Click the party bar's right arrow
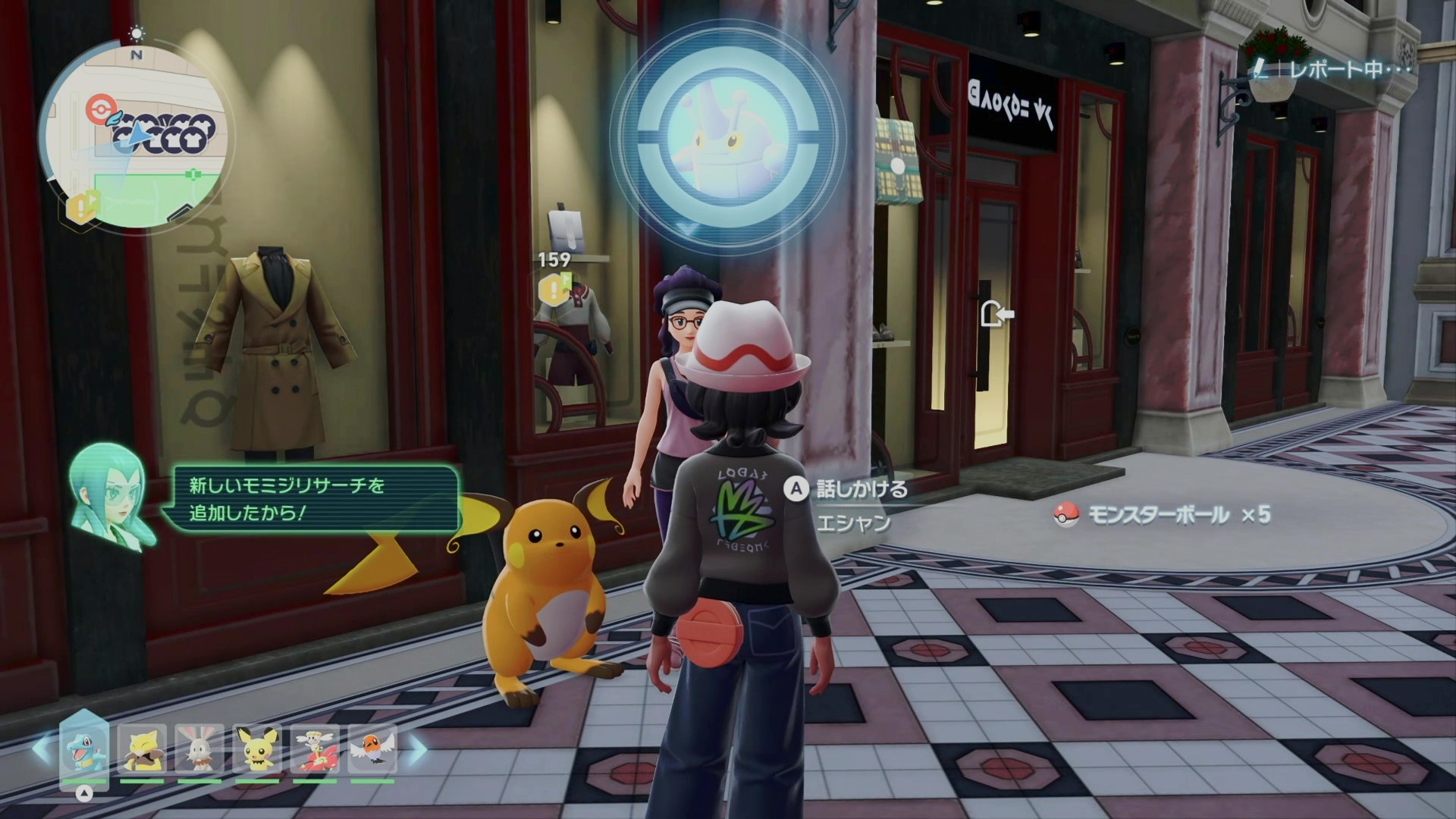Screen dimensions: 1456x819 point(418,749)
